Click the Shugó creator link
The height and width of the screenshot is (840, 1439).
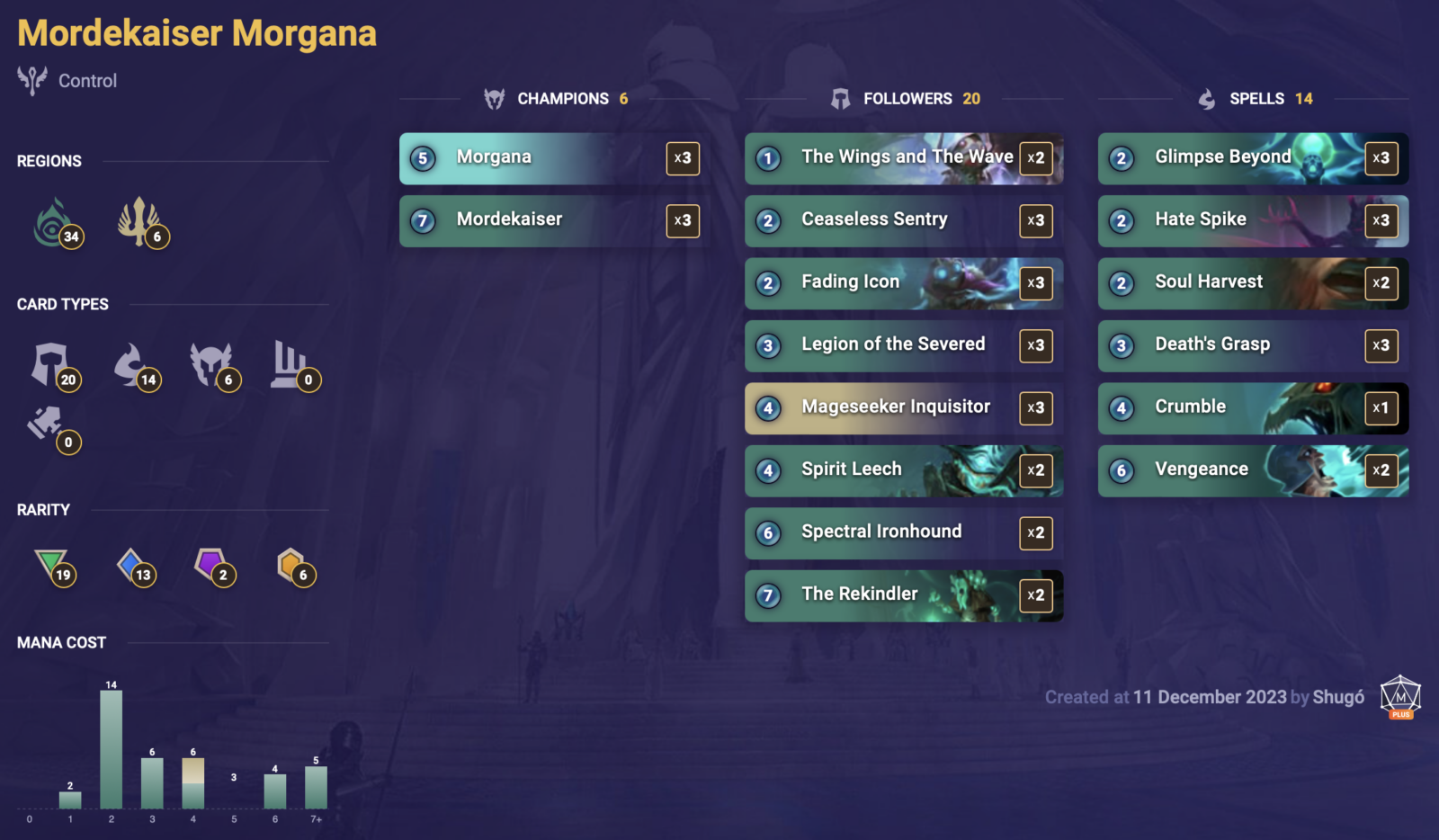(x=1339, y=697)
